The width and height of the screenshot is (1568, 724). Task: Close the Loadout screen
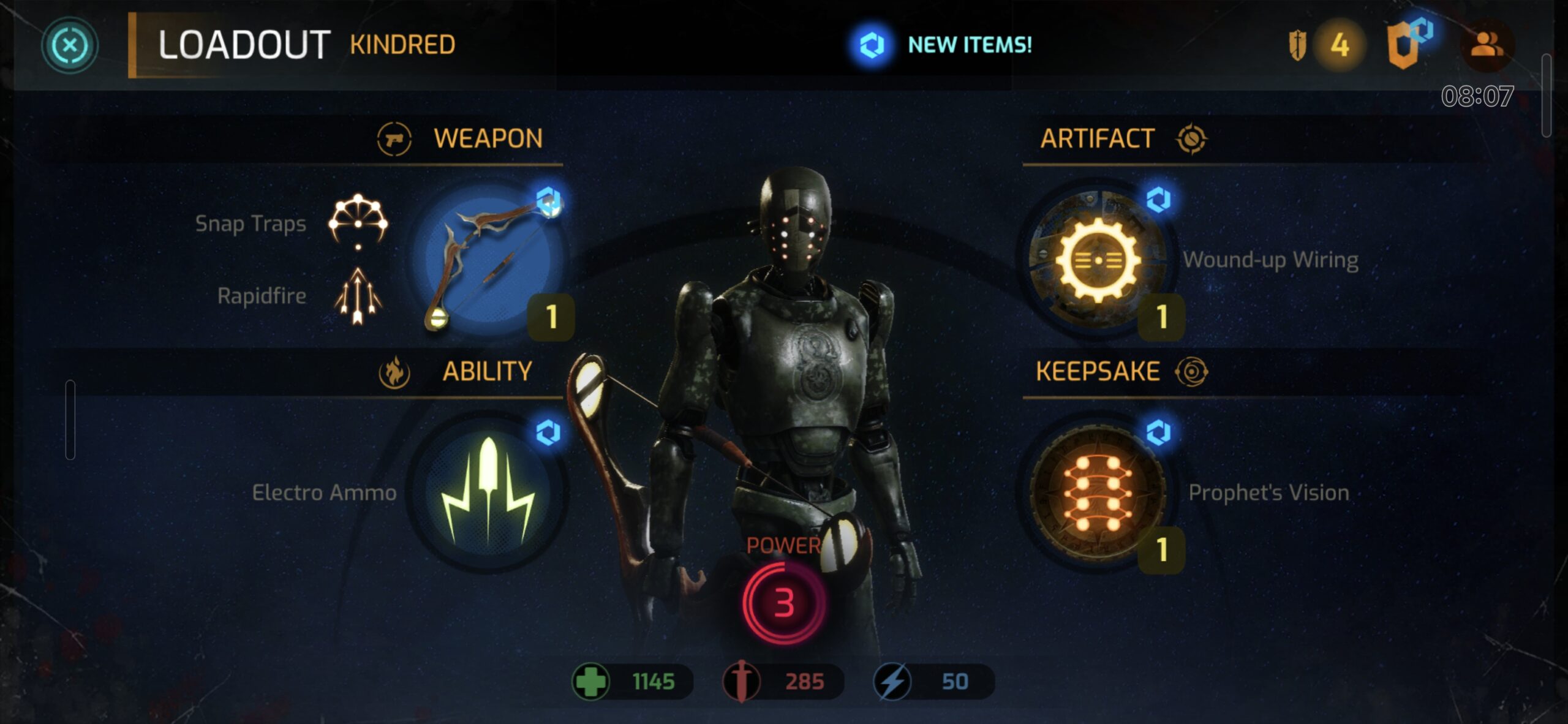70,45
